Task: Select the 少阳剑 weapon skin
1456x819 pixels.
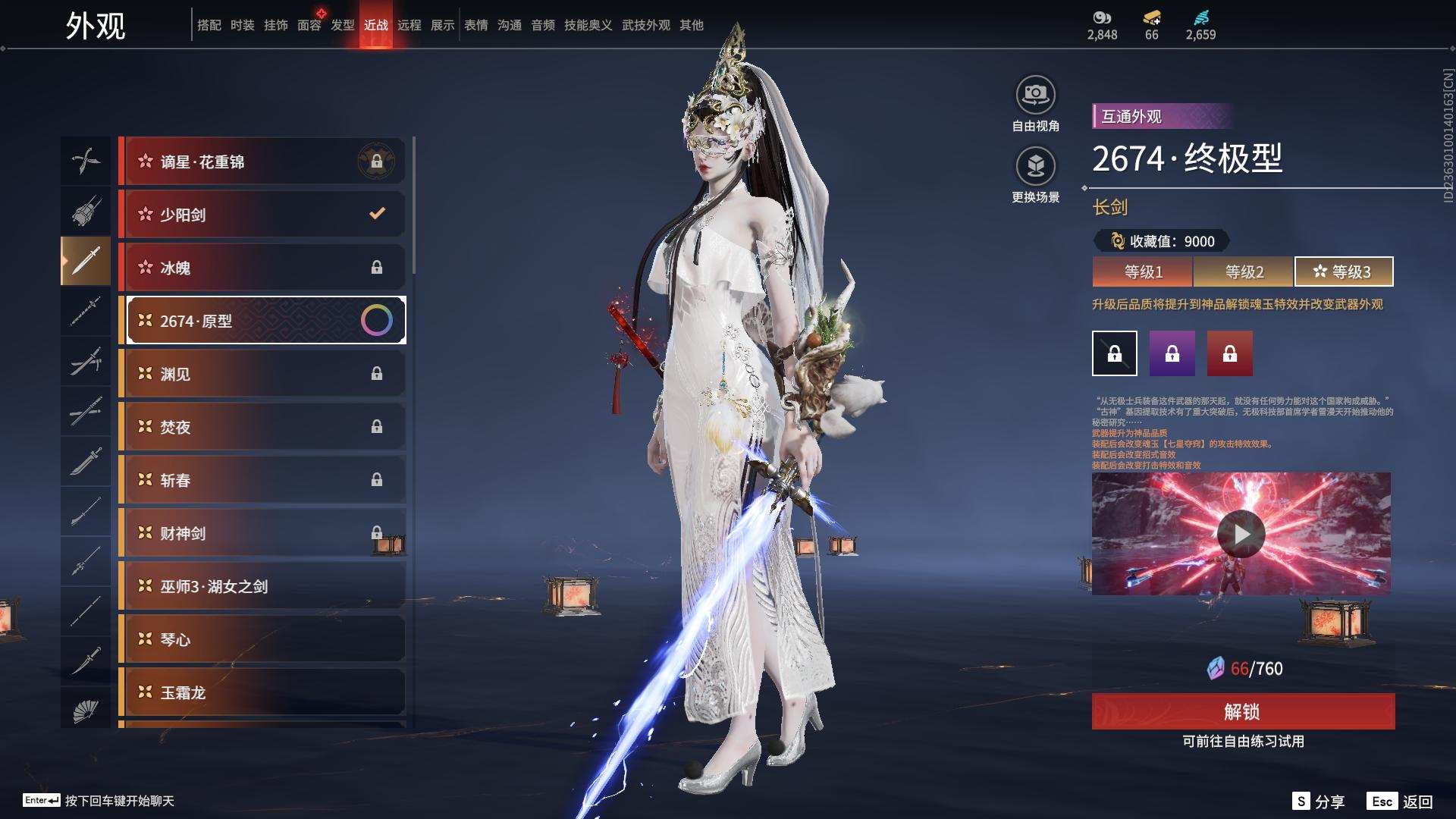Action: 262,215
